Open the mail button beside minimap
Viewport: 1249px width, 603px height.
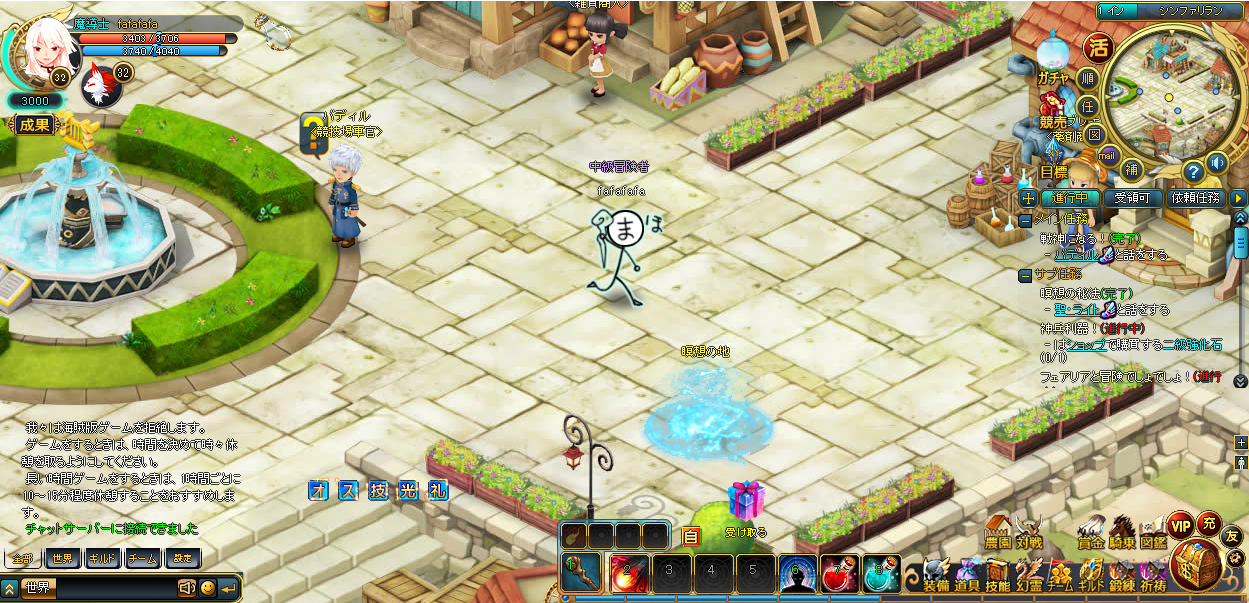[x=1107, y=155]
